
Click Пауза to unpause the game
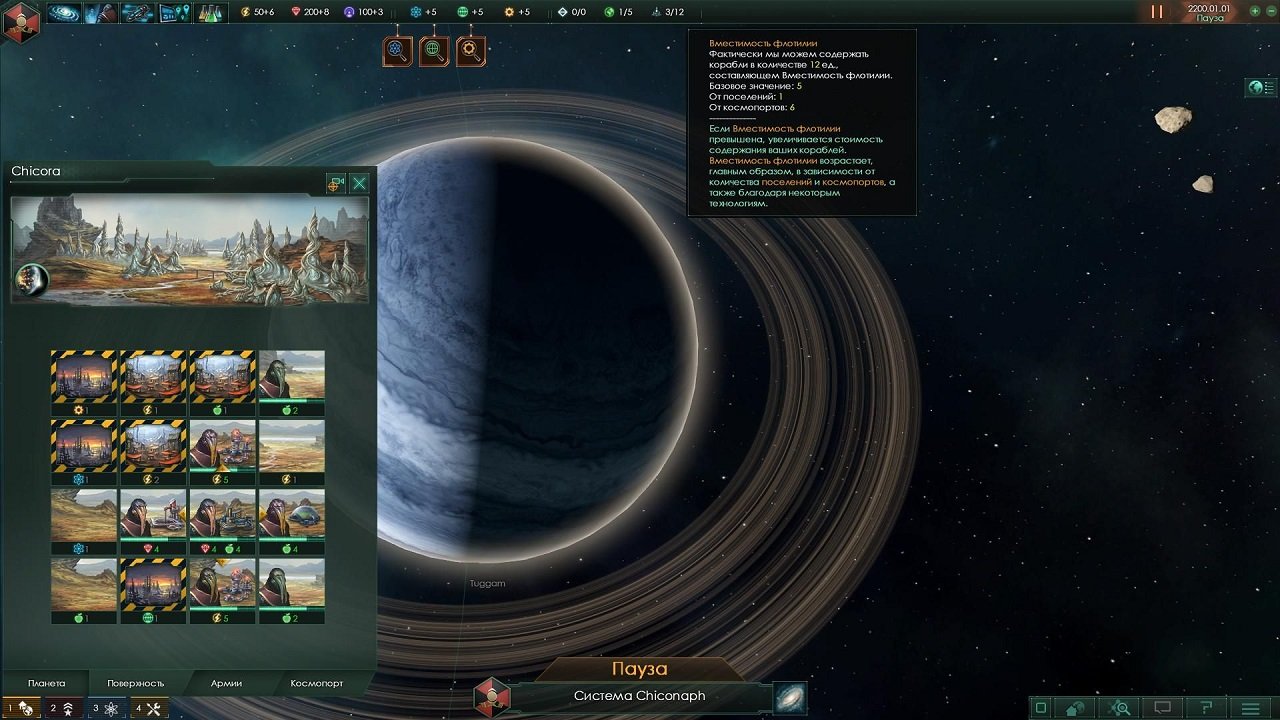640,668
